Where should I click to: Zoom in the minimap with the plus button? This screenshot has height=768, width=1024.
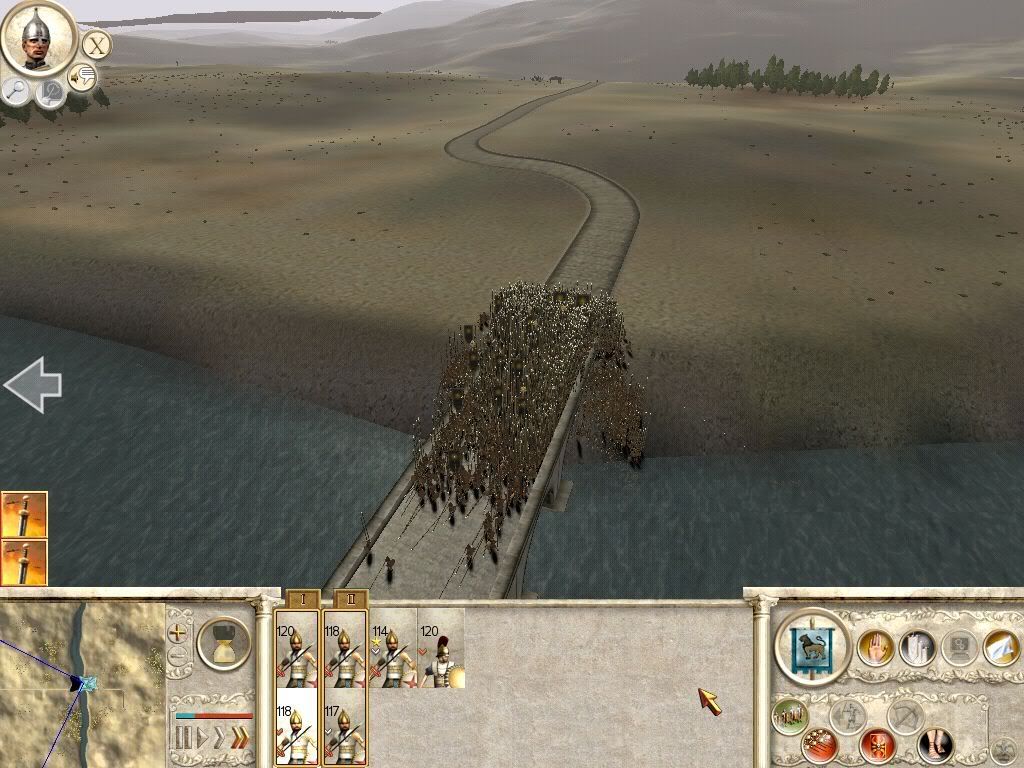coord(177,633)
